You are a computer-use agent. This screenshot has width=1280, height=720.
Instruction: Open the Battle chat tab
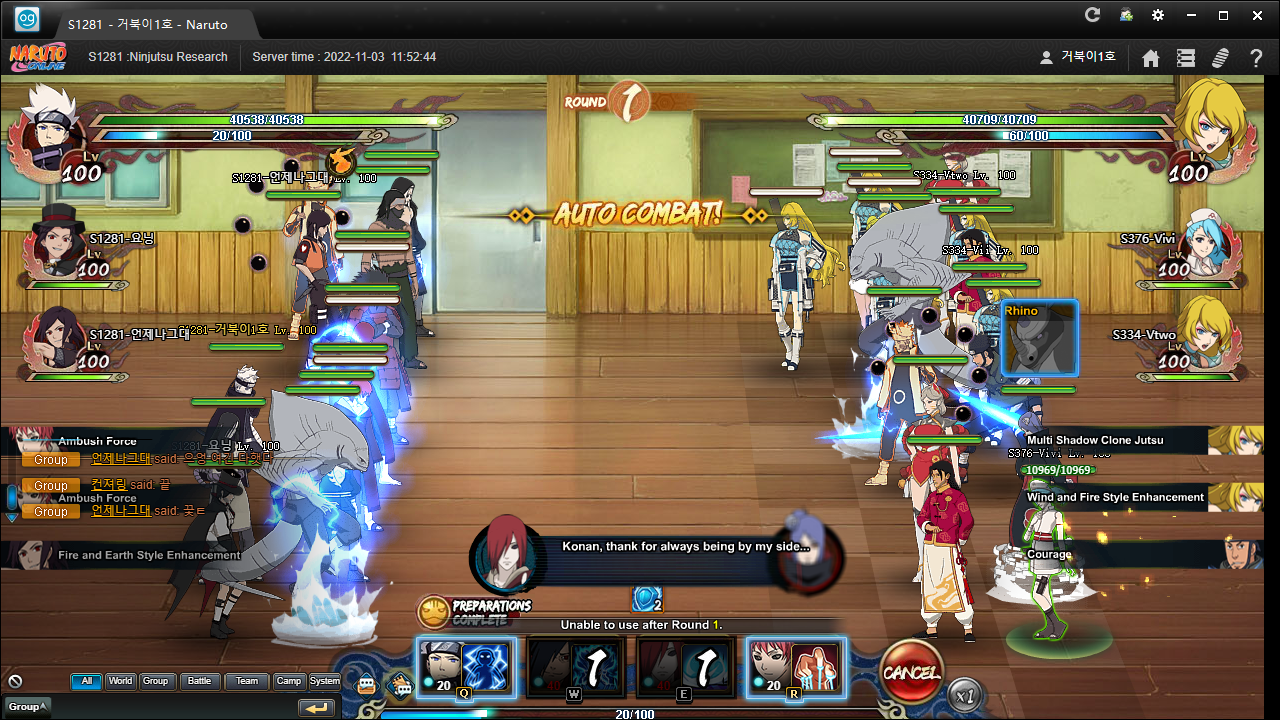(200, 681)
